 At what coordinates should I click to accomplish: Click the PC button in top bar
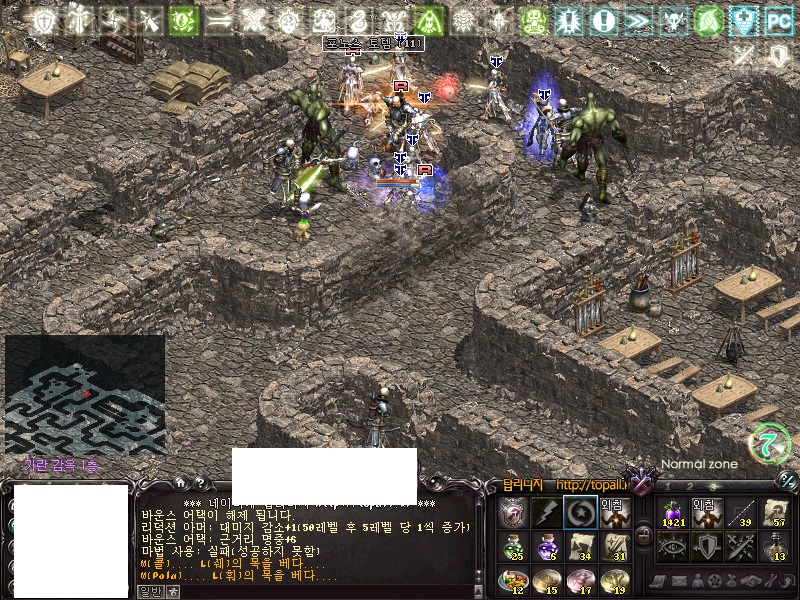click(777, 19)
